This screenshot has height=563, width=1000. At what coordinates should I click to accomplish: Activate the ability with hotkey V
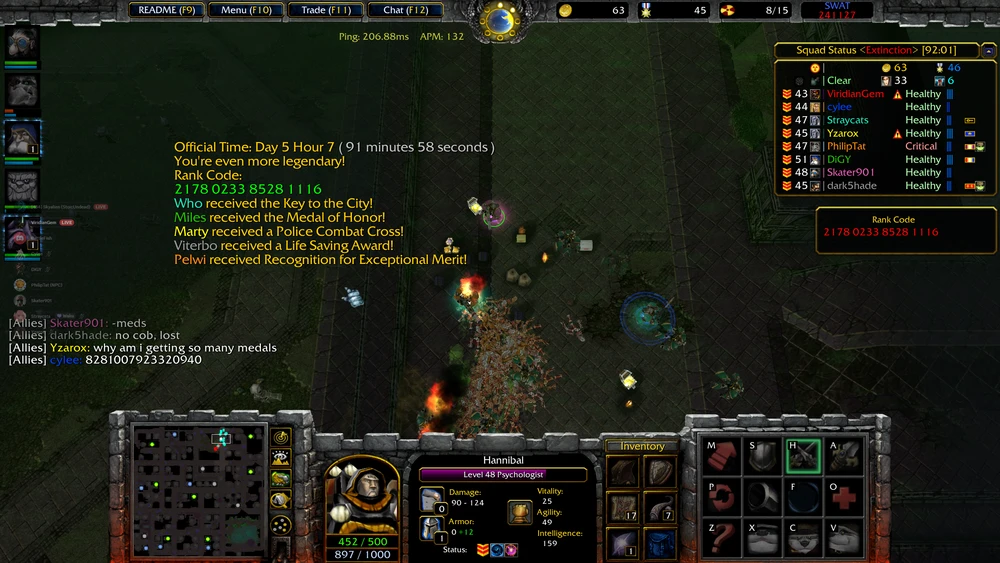coord(845,538)
